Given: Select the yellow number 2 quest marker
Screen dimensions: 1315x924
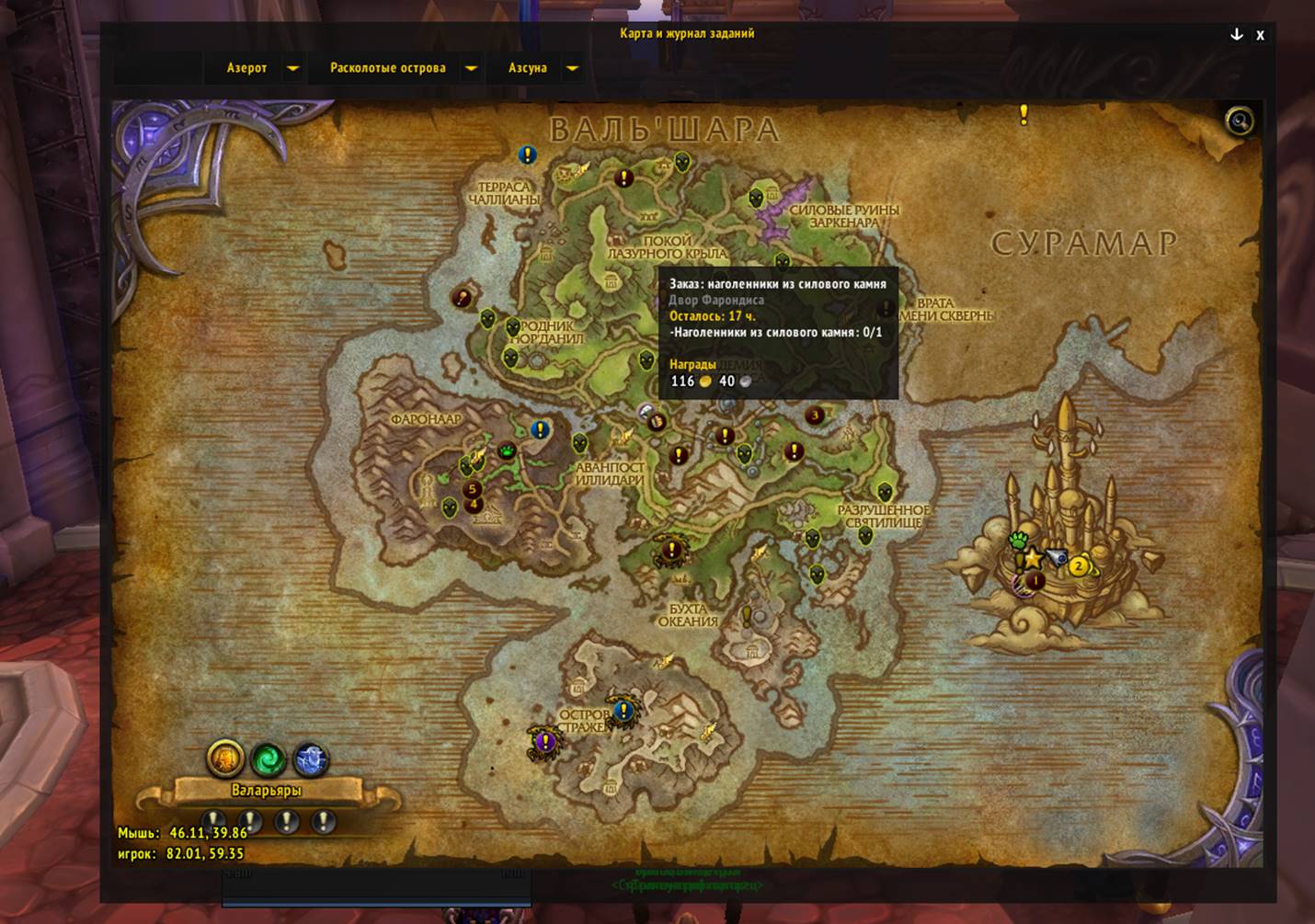Looking at the screenshot, I should point(1079,565).
